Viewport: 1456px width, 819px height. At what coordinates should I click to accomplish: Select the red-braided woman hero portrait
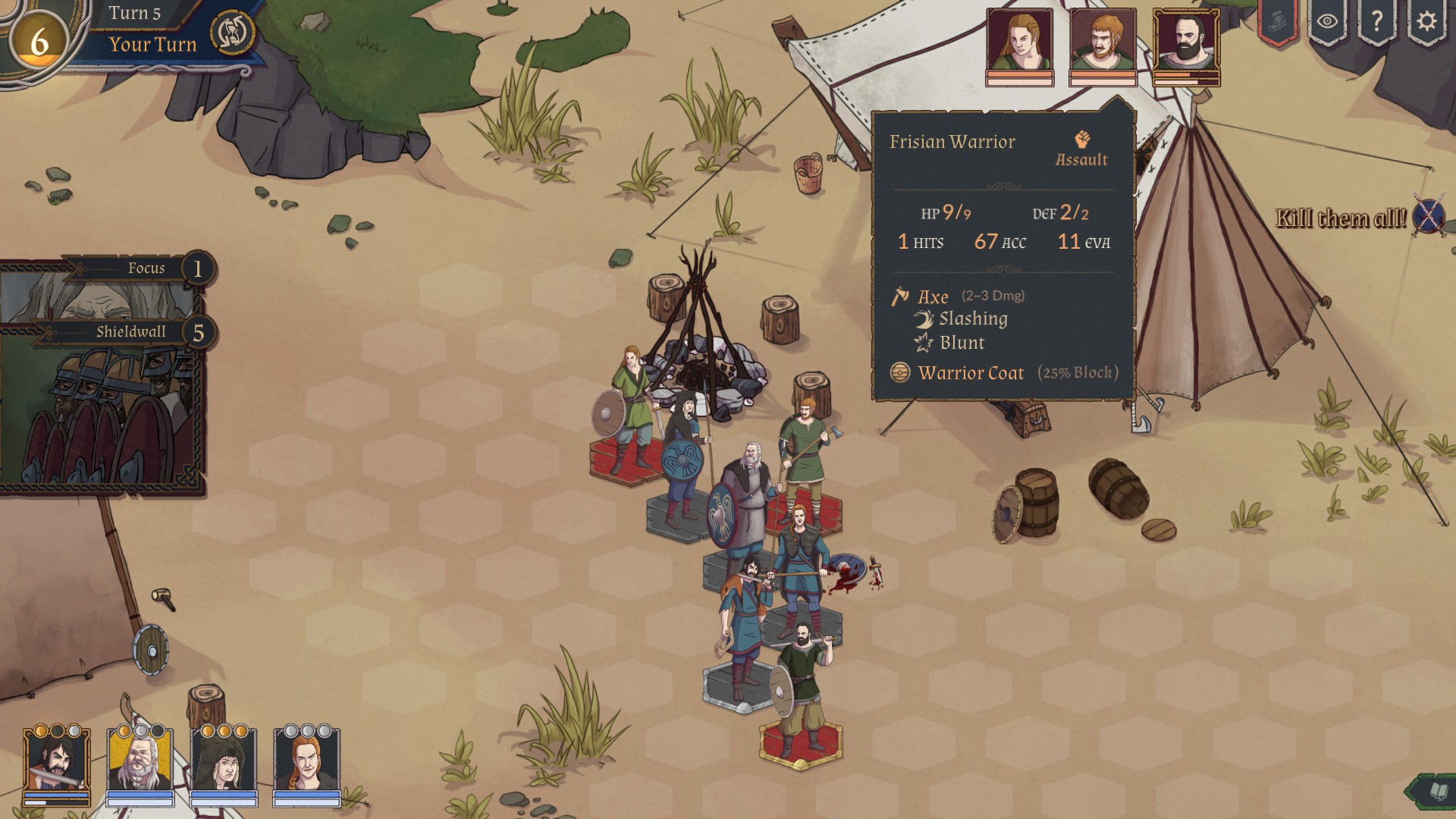pyautogui.click(x=307, y=762)
